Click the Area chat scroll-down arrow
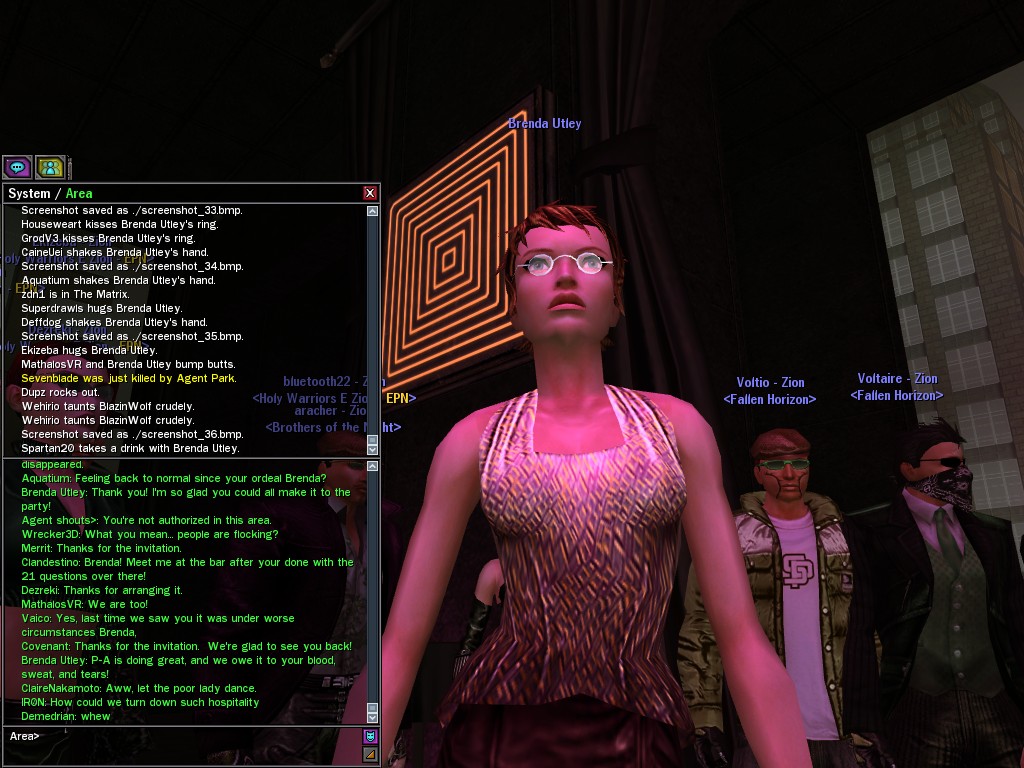This screenshot has width=1024, height=768. [373, 716]
